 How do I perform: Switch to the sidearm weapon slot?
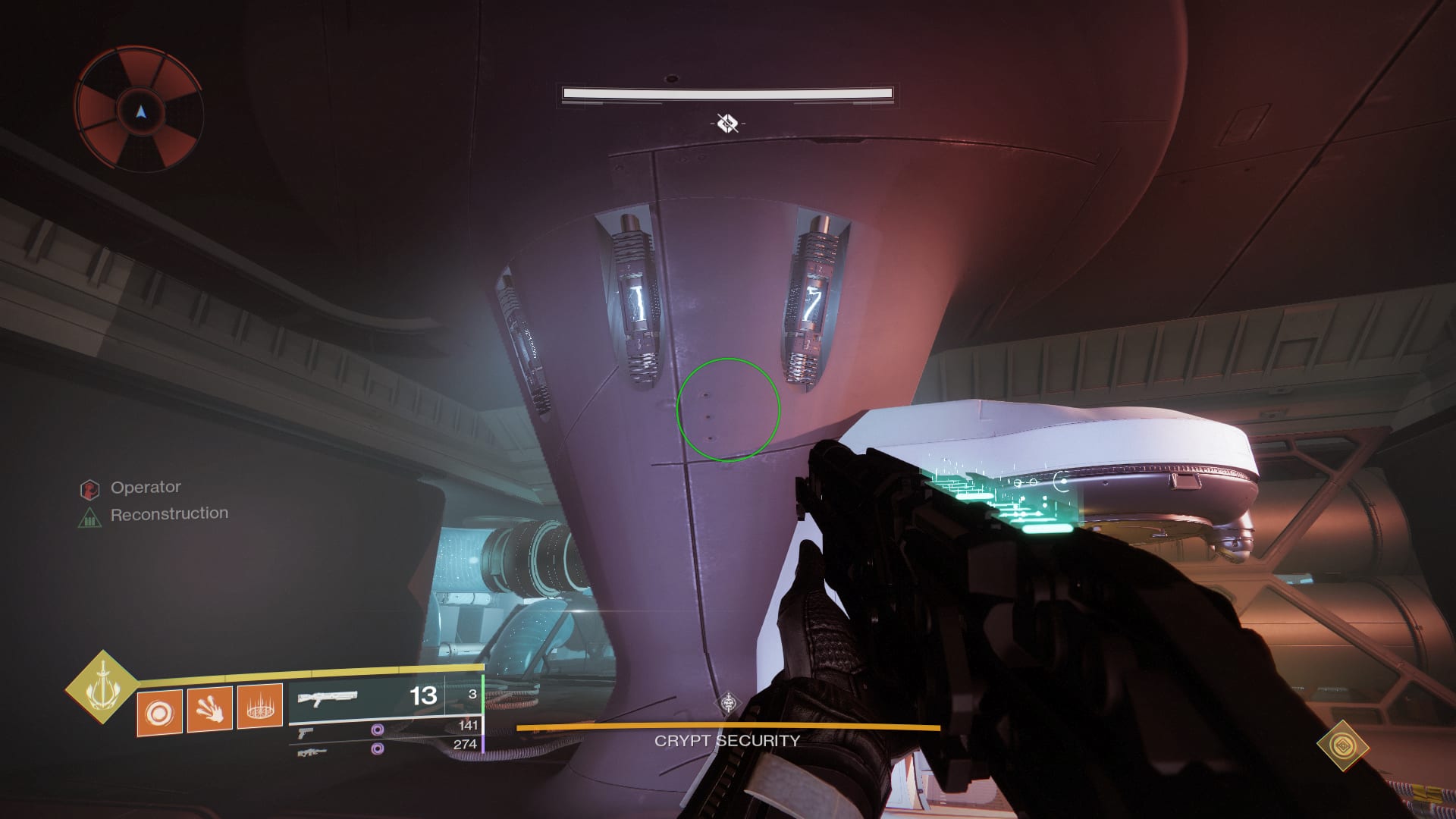(306, 733)
